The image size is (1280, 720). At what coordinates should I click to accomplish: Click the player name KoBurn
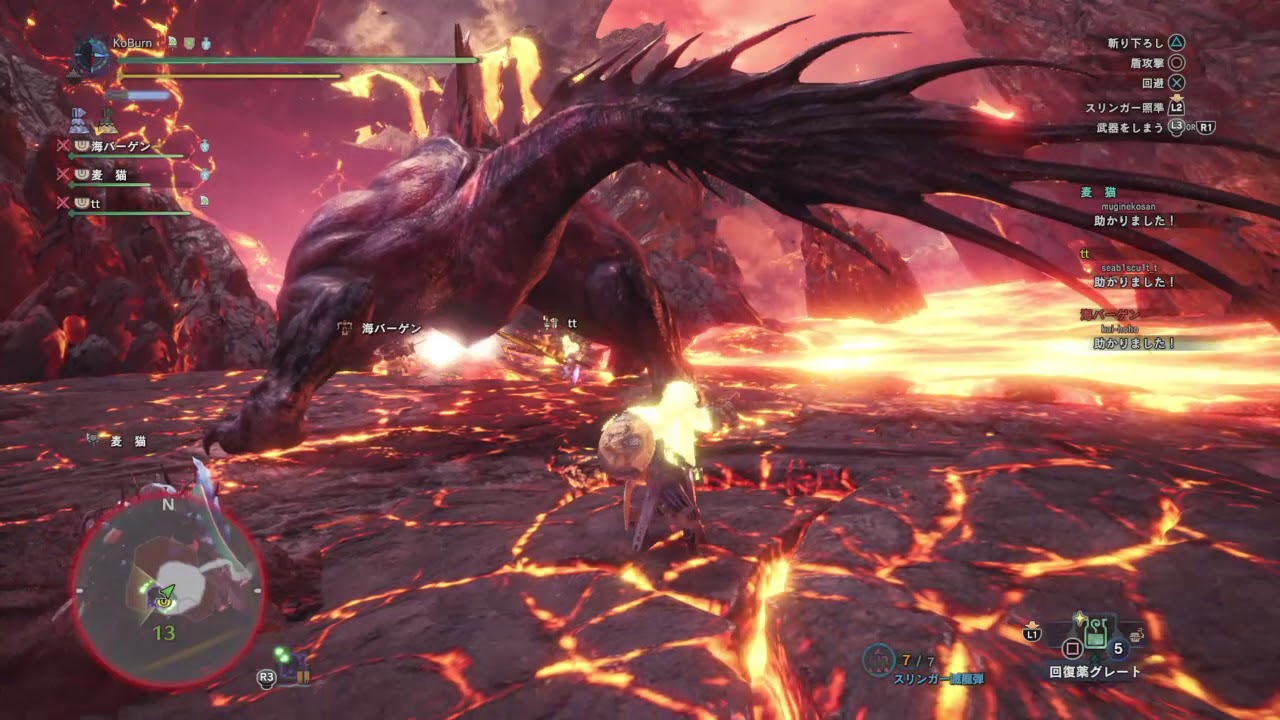pyautogui.click(x=132, y=43)
